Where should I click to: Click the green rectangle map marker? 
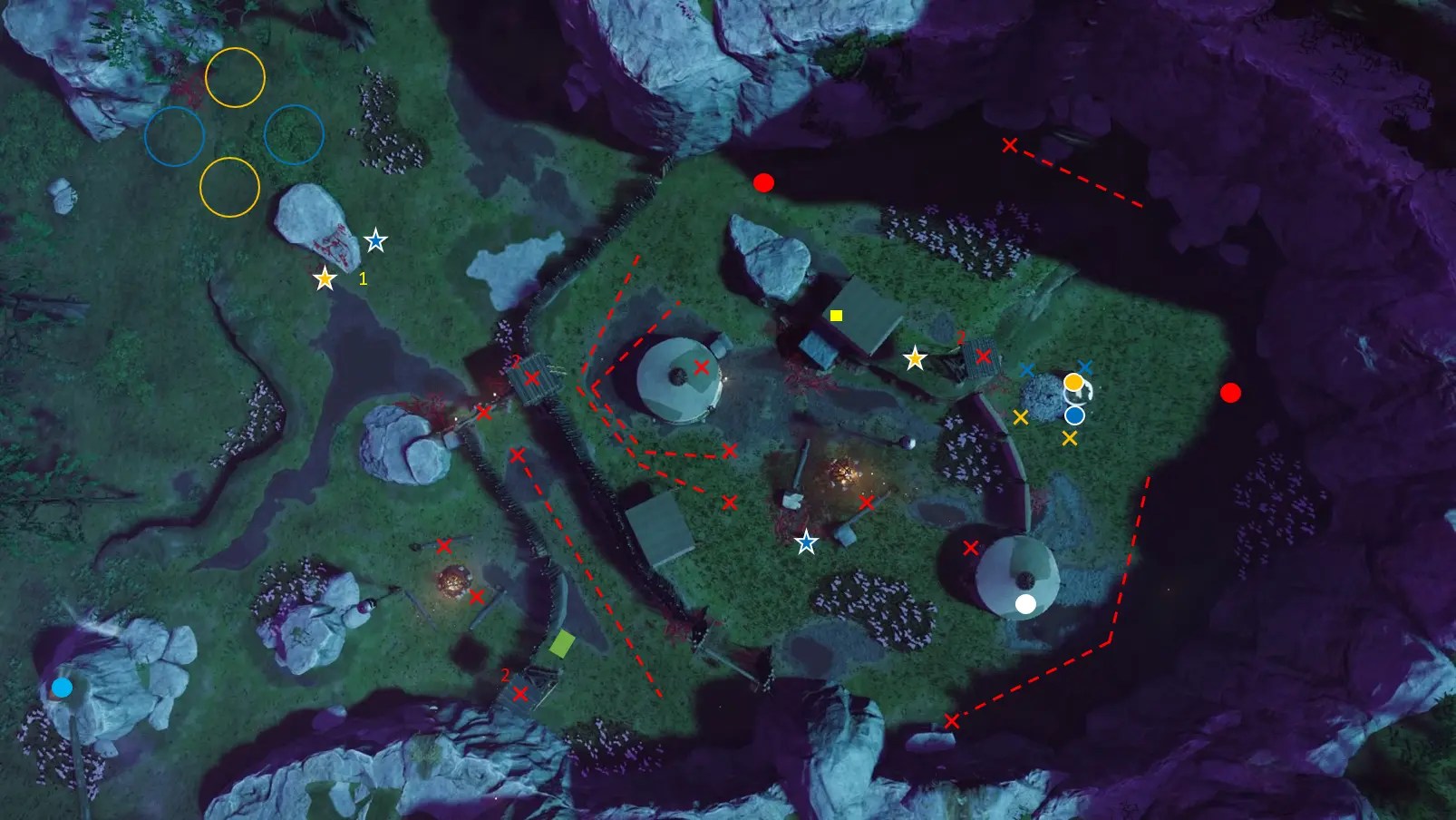562,643
